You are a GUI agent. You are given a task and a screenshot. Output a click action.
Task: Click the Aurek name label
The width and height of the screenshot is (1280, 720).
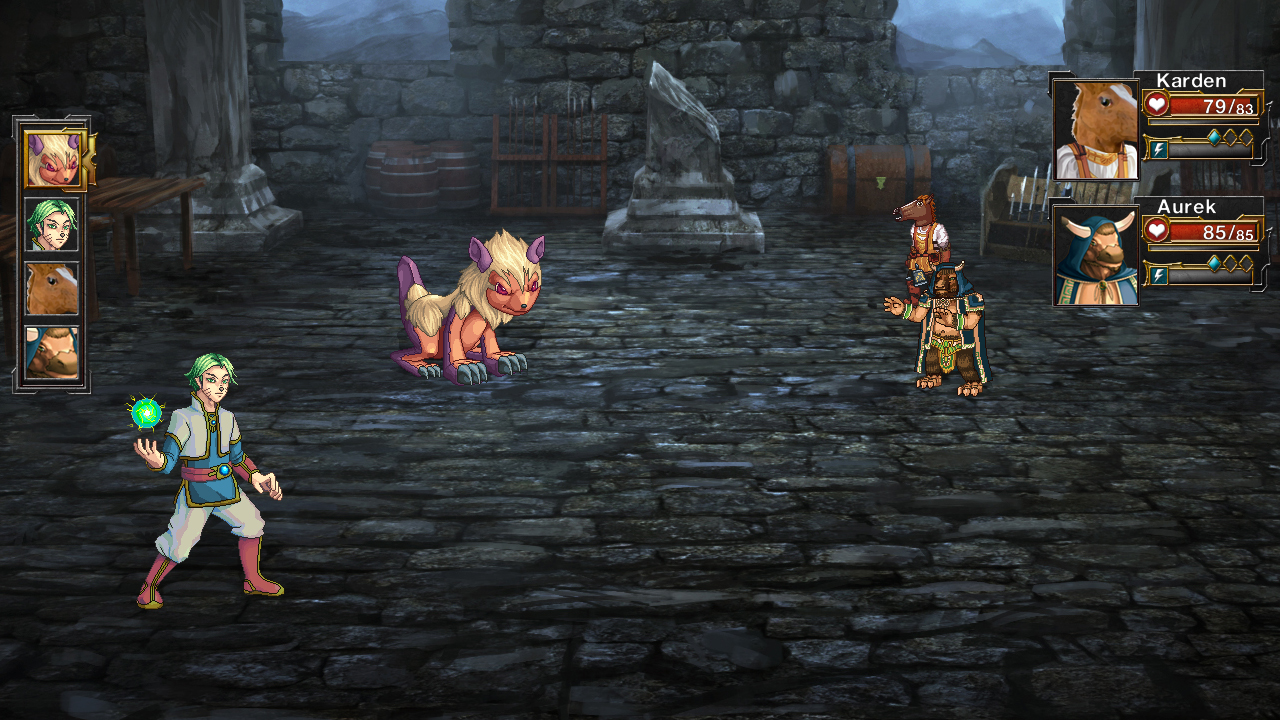(1188, 207)
